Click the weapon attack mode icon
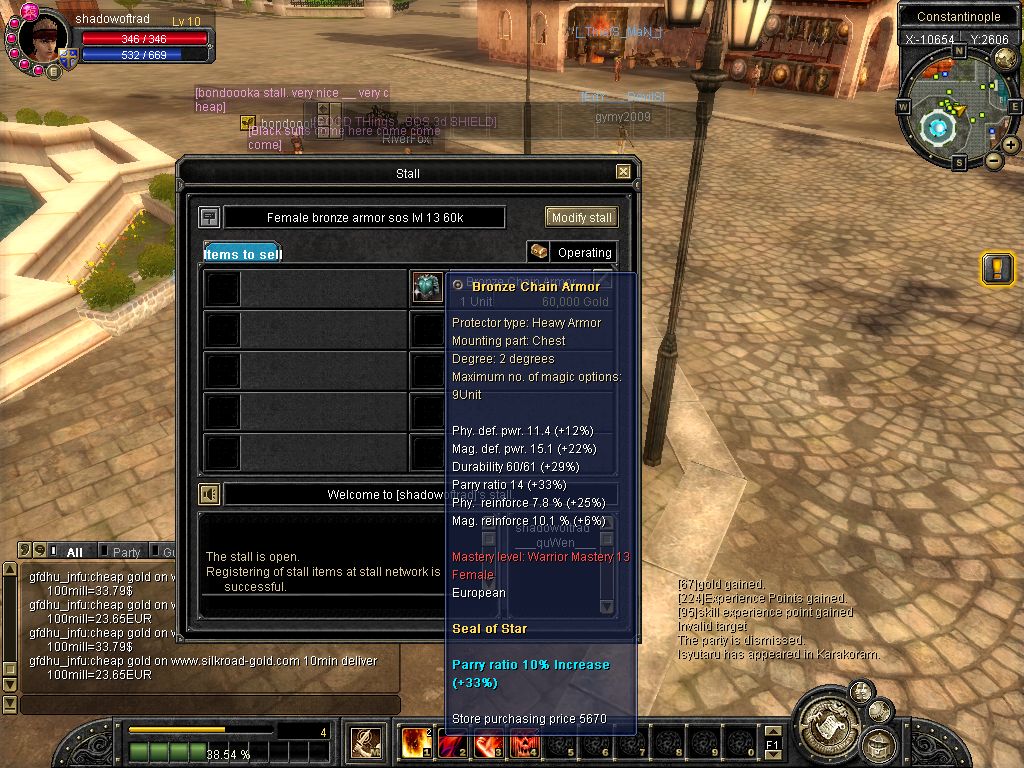The width and height of the screenshot is (1024, 768). [365, 743]
